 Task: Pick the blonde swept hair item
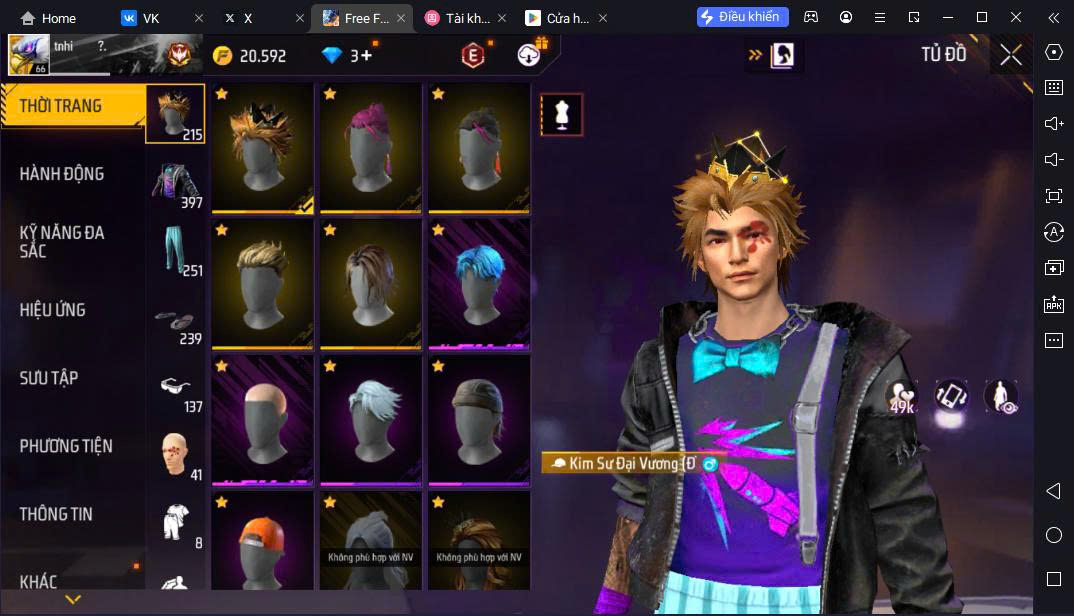coord(262,284)
